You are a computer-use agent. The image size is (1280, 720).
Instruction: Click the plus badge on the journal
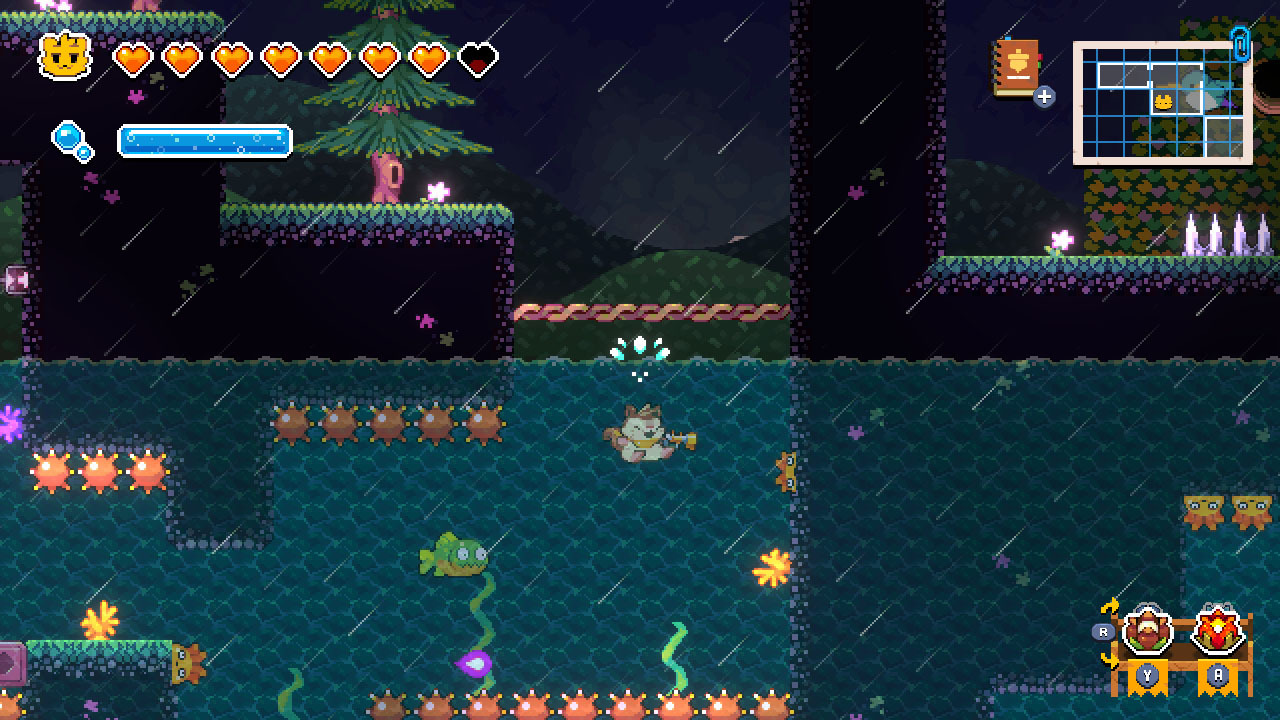point(1044,97)
